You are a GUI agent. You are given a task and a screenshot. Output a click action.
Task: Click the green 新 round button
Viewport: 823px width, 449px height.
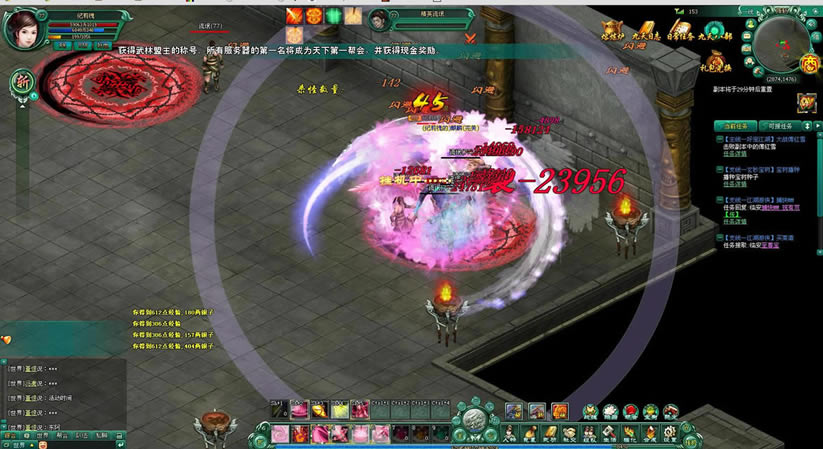(x=19, y=82)
